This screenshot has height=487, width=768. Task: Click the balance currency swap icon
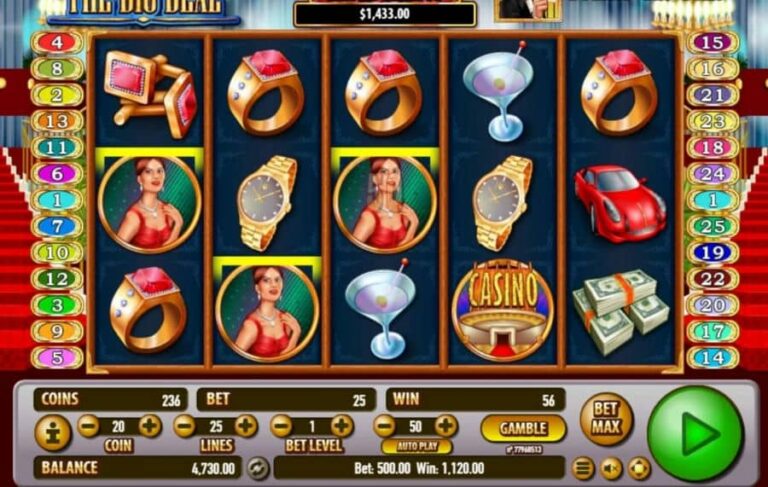click(257, 467)
